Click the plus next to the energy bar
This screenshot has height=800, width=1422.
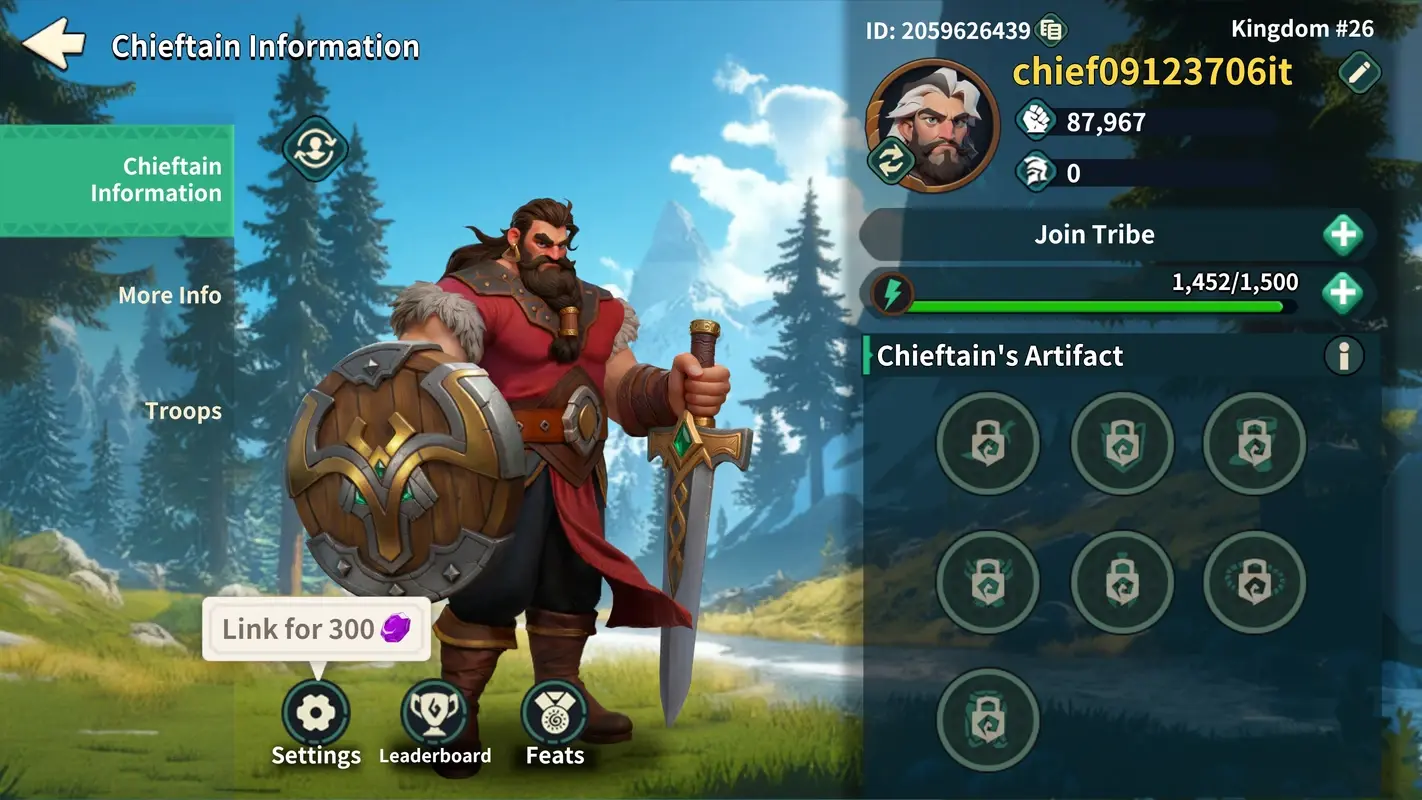tap(1344, 292)
